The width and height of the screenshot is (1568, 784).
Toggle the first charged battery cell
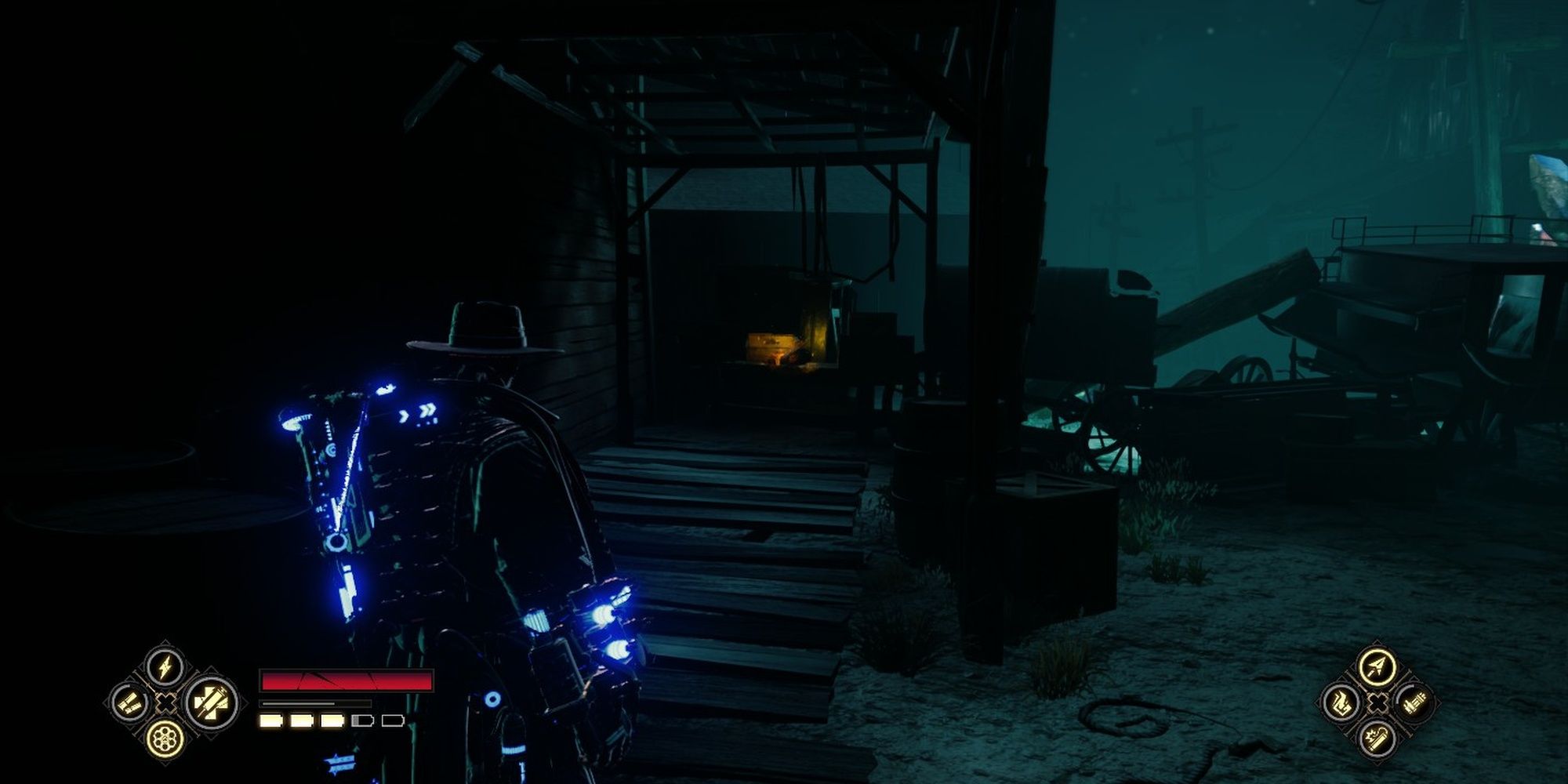click(270, 720)
